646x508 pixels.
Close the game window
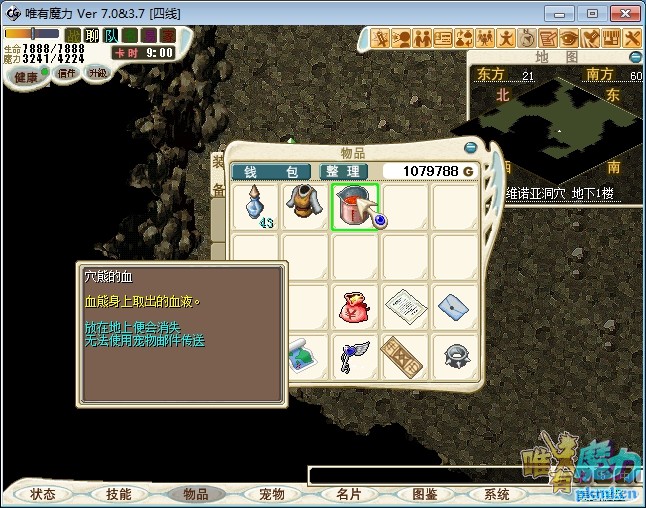(623, 13)
